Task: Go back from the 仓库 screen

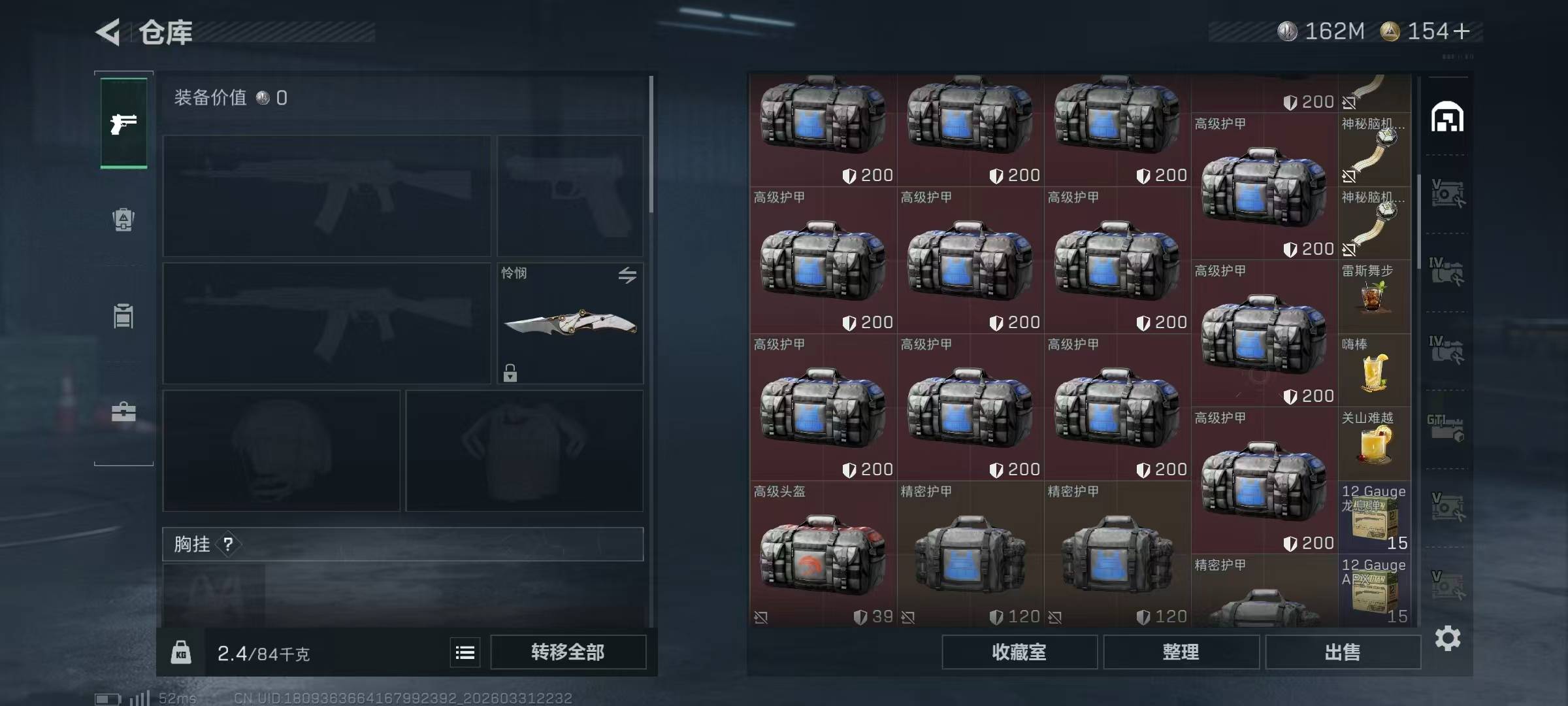Action: [x=108, y=32]
